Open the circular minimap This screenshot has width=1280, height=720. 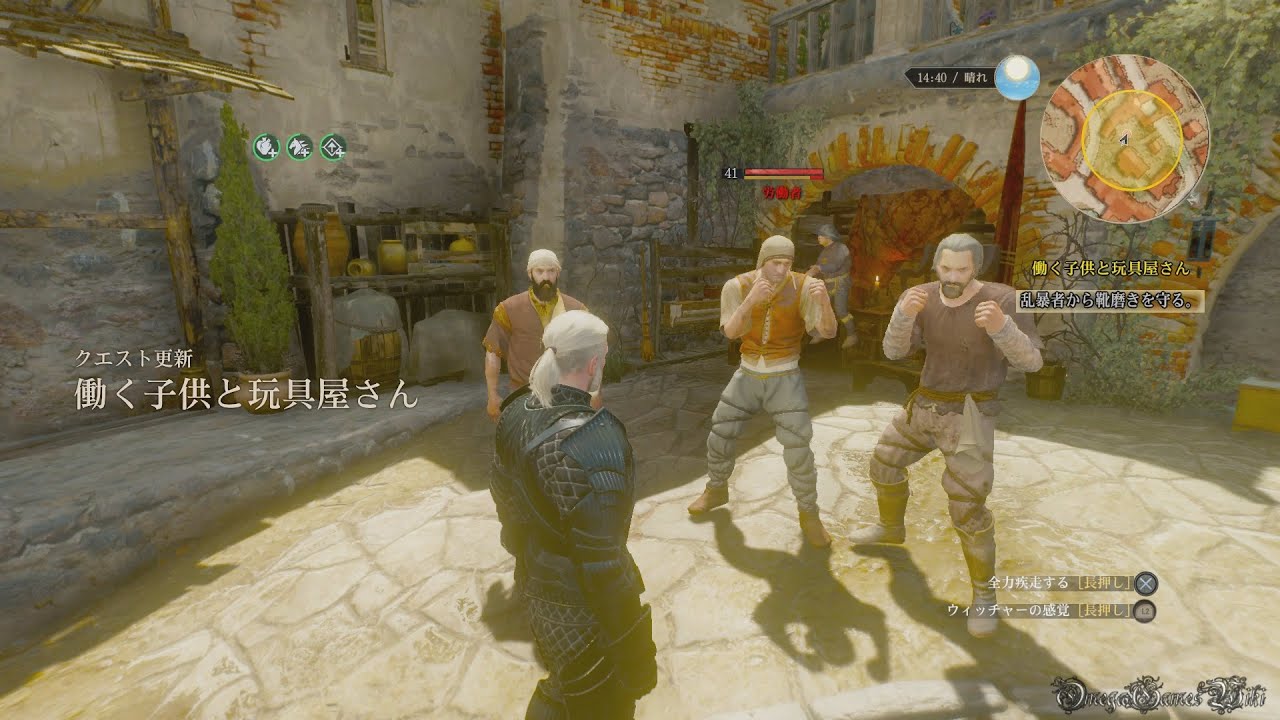[x=1124, y=137]
